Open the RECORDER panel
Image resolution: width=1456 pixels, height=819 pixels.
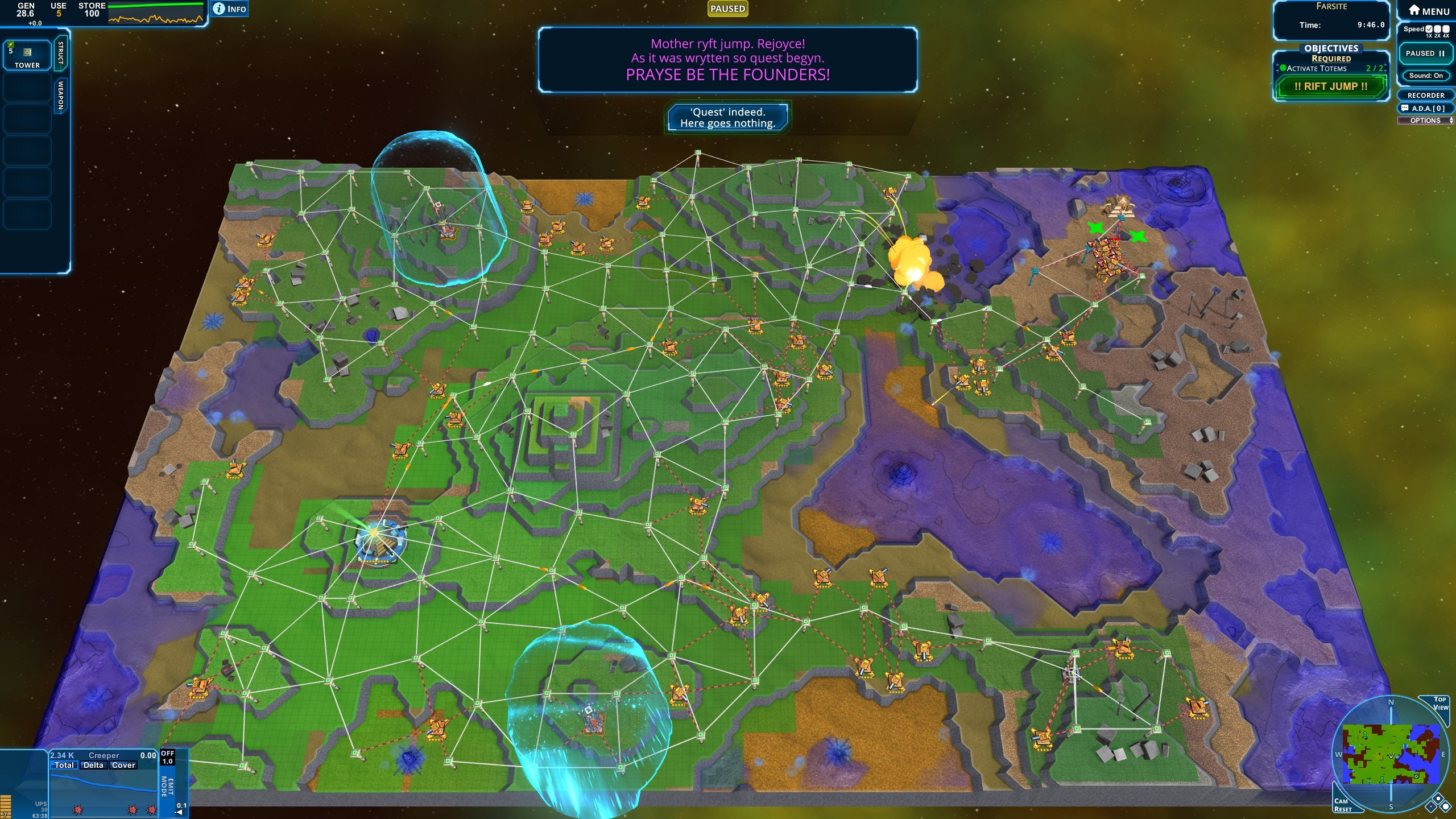[1425, 95]
